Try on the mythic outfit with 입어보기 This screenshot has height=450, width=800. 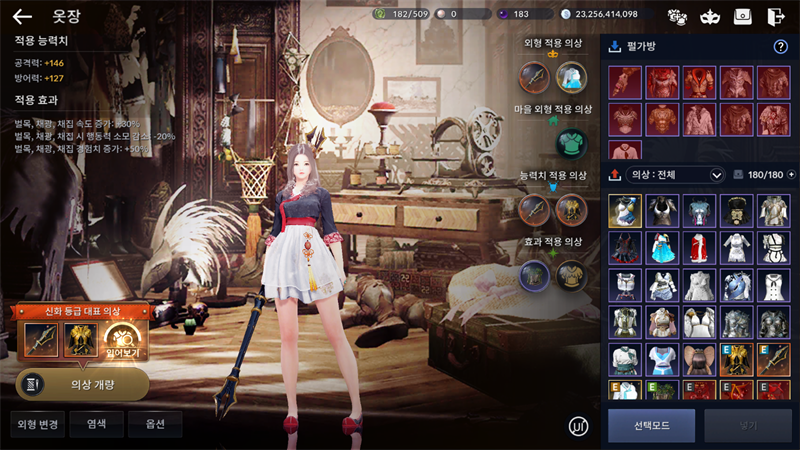[125, 343]
